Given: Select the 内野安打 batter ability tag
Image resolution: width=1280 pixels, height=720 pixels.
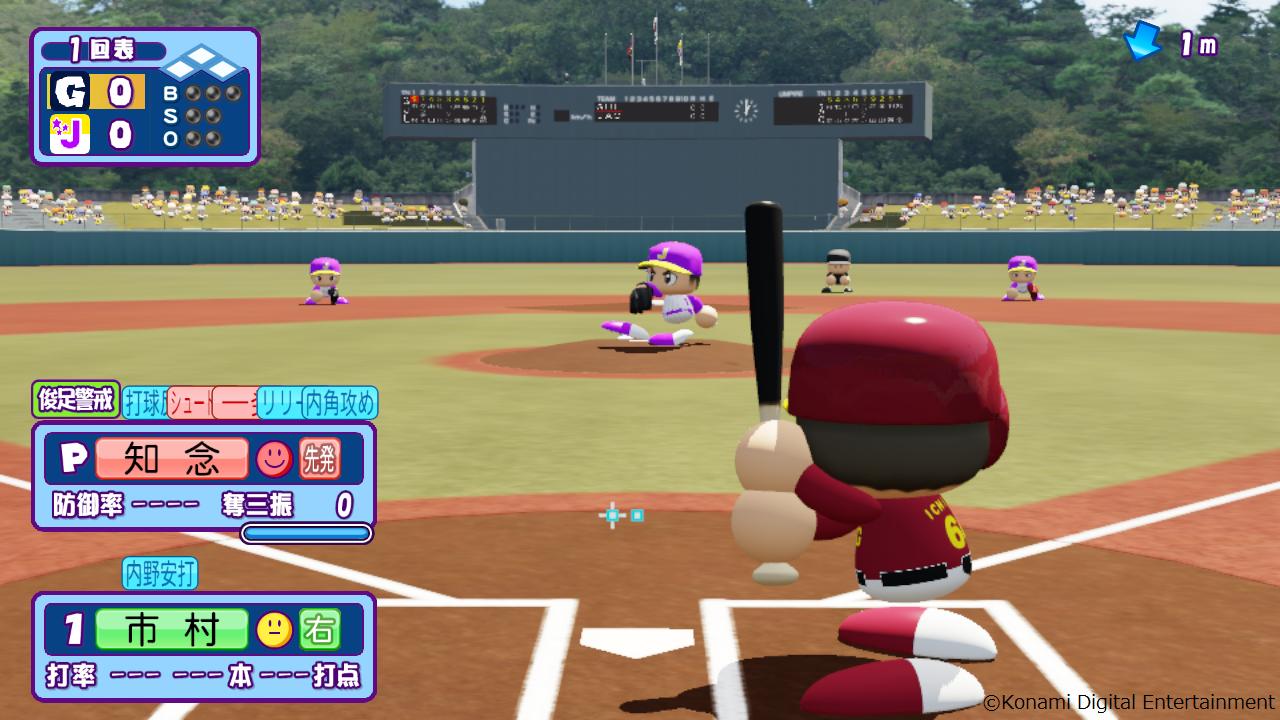Looking at the screenshot, I should pyautogui.click(x=160, y=573).
